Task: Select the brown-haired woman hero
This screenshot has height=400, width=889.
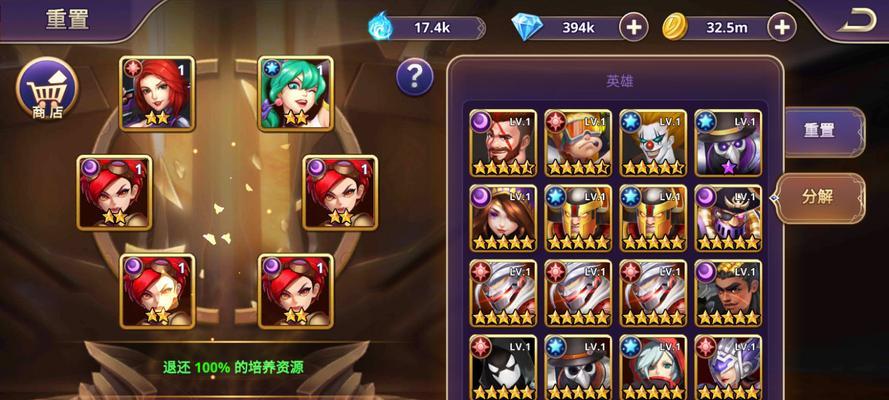Action: point(503,217)
